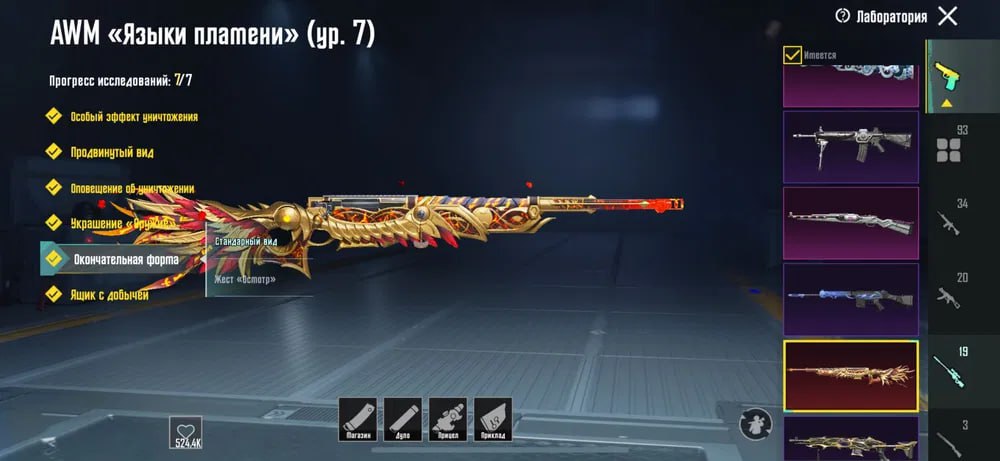
Task: Switch to the four-squares all weapons tab
Action: click(947, 150)
